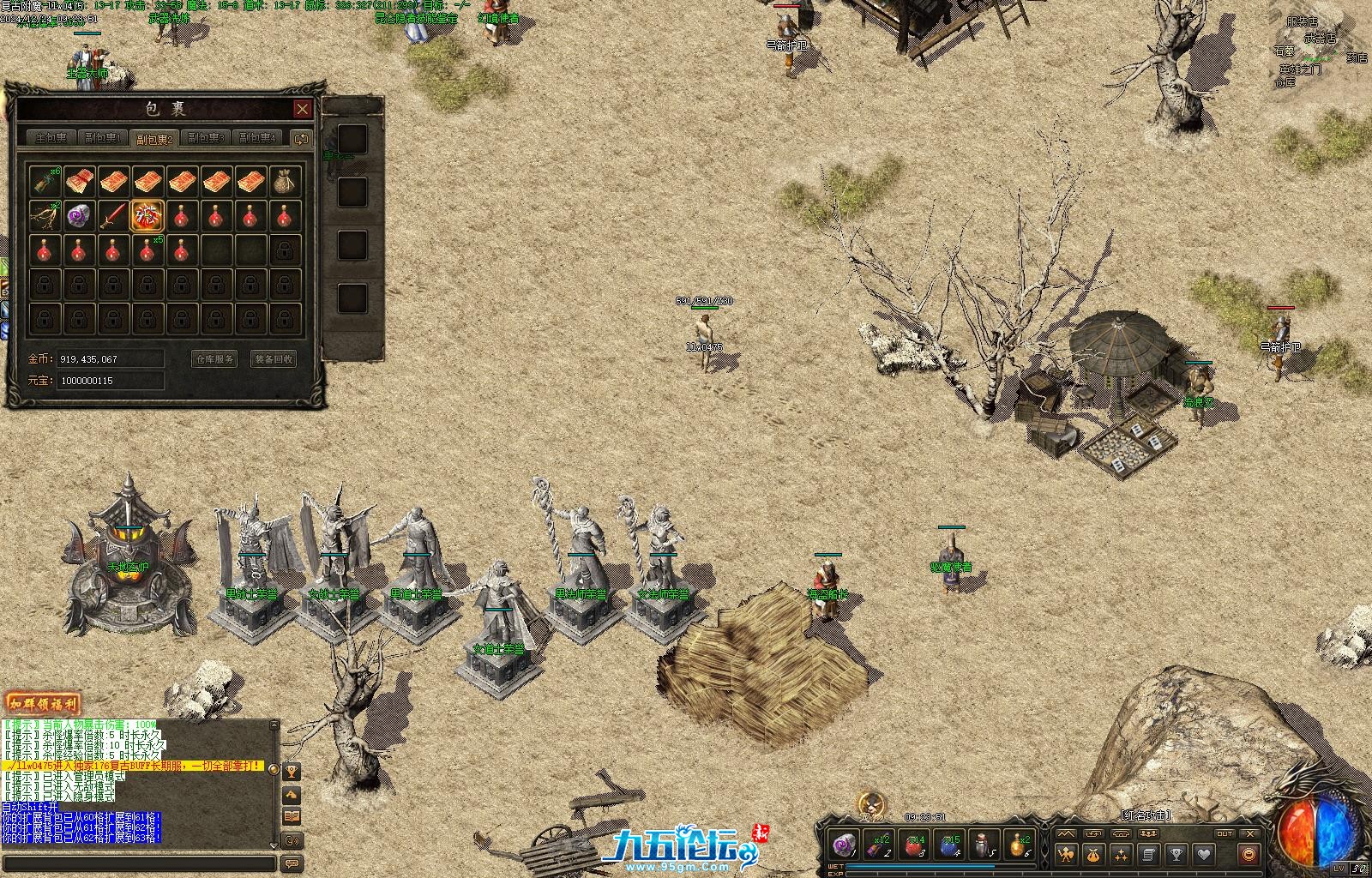
Task: Select the purple swirl stone in the bag
Action: coord(78,215)
